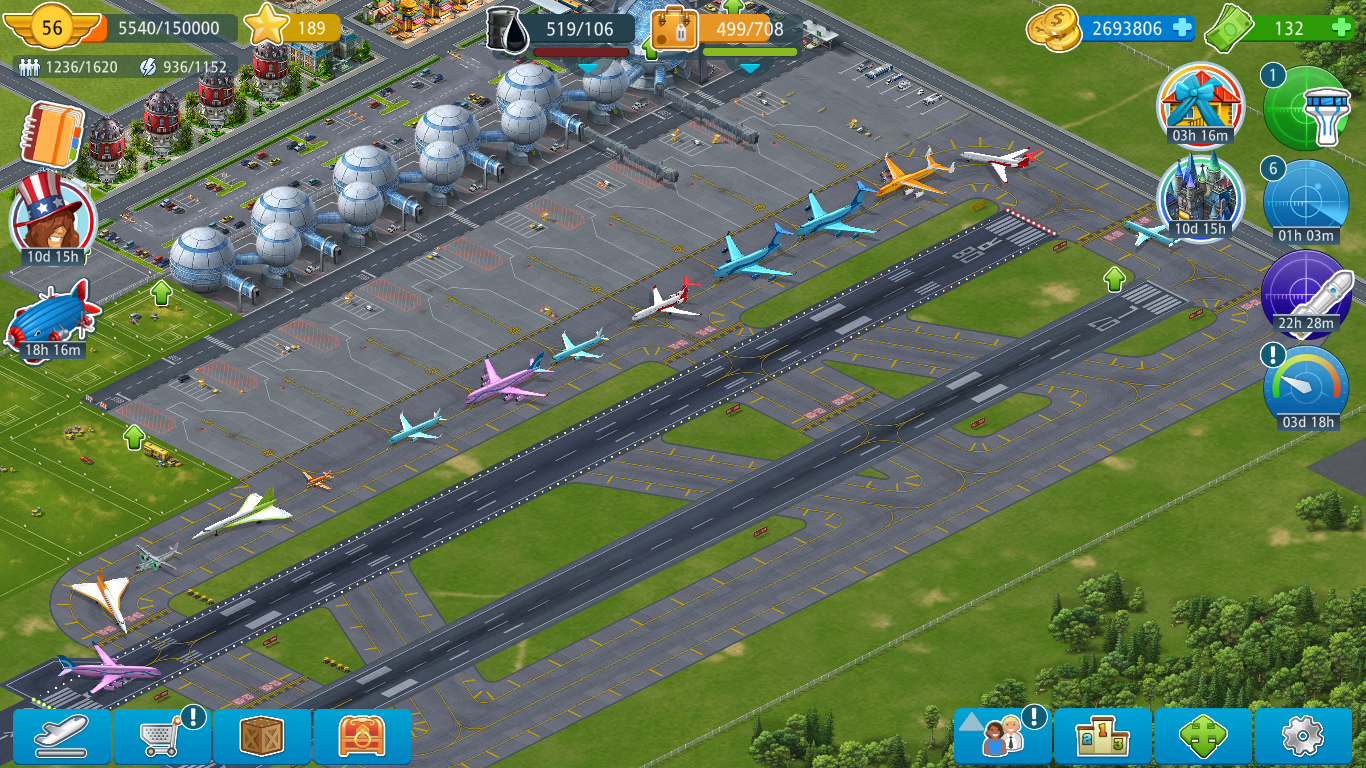
Task: Open the gear settings menu
Action: [1302, 737]
